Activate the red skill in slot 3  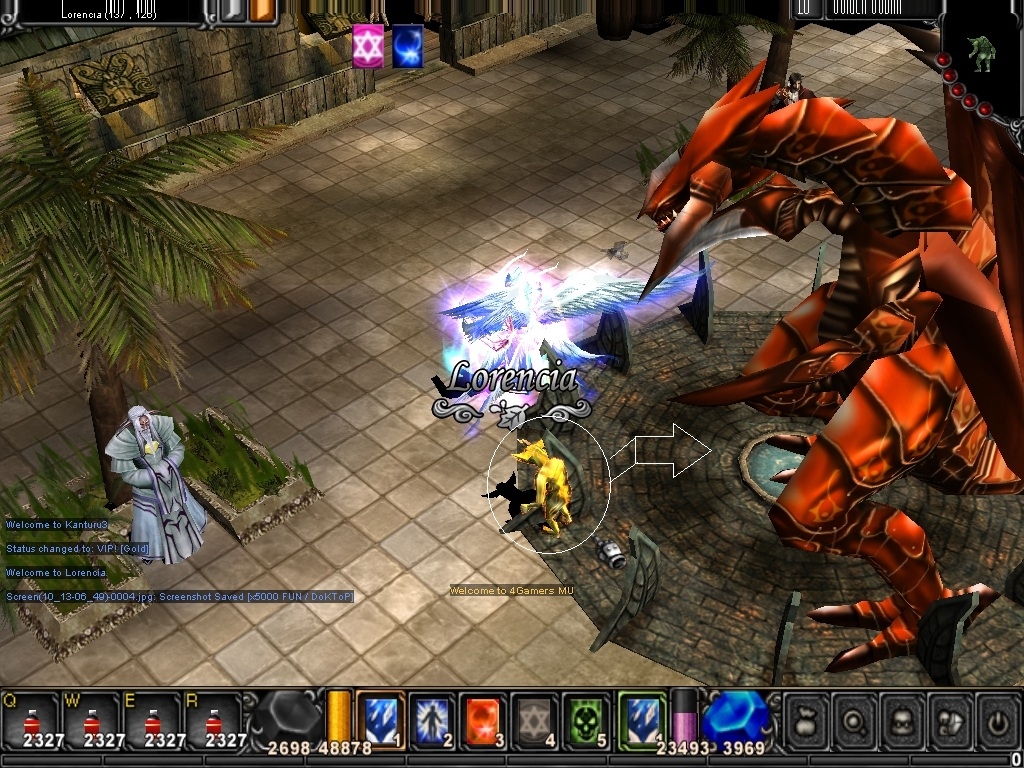[484, 720]
